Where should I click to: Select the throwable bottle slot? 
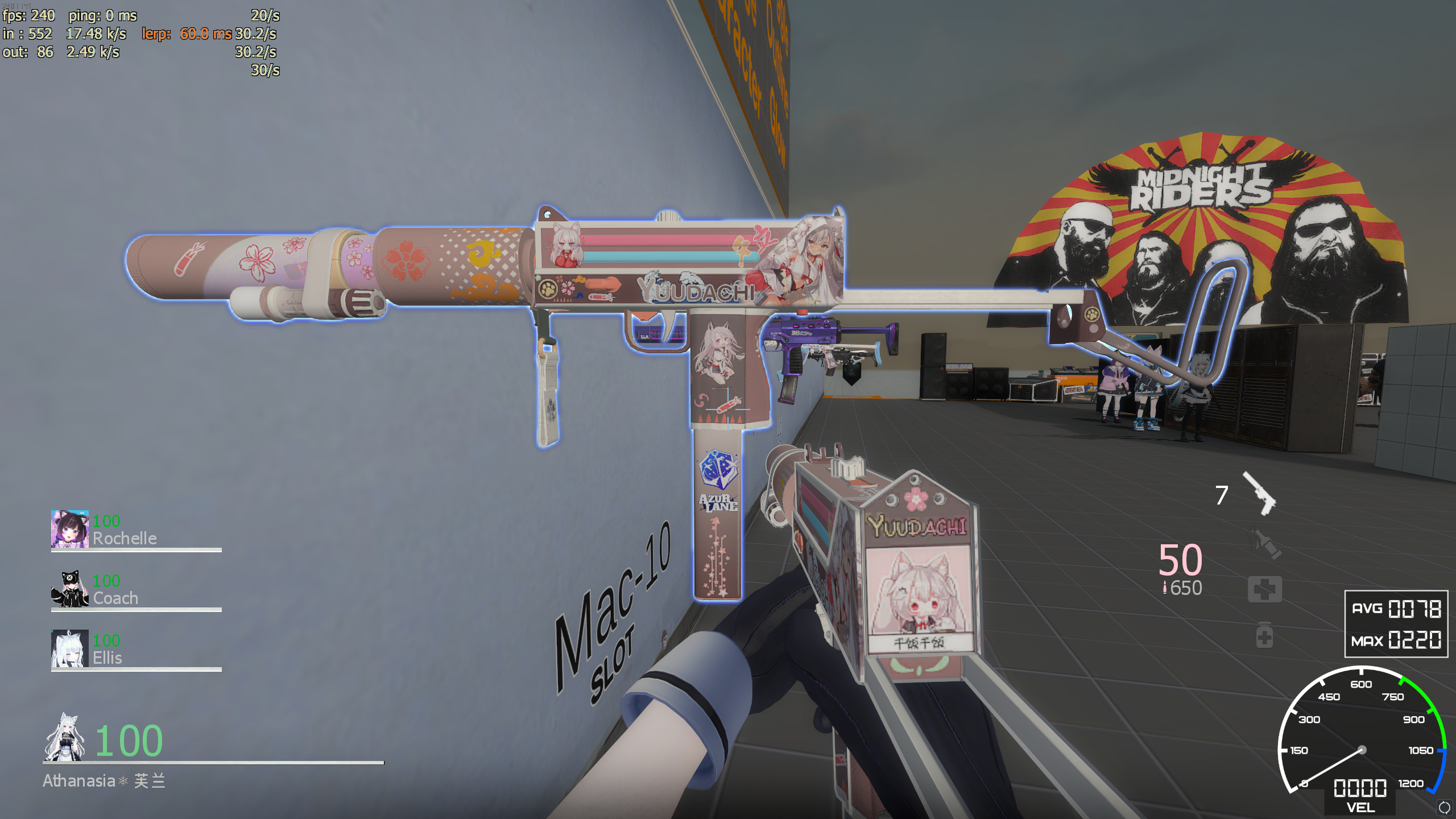pyautogui.click(x=1265, y=543)
